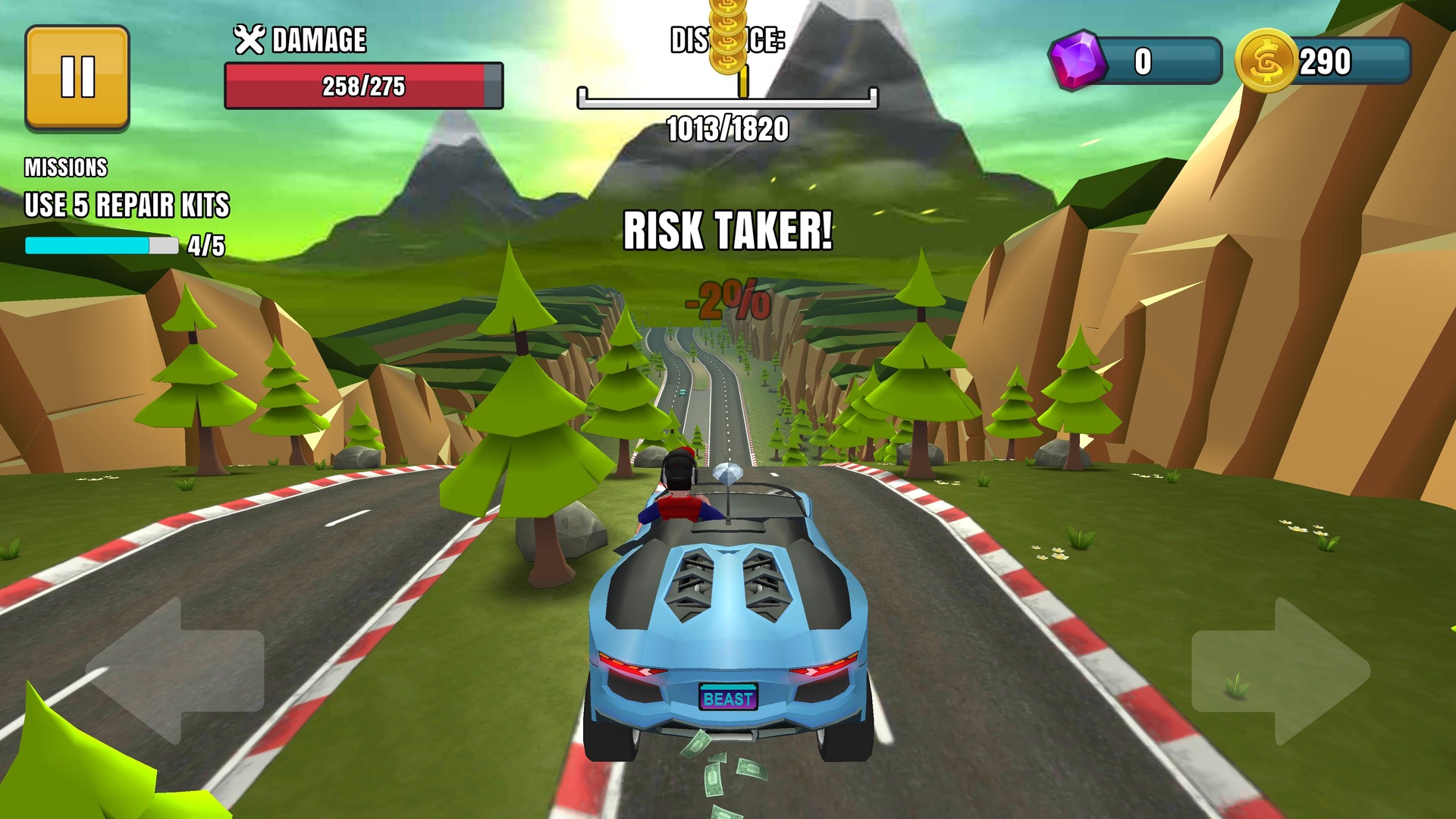Open the USE 5 REPAIR KITS mission details
1456x819 pixels.
pos(129,203)
